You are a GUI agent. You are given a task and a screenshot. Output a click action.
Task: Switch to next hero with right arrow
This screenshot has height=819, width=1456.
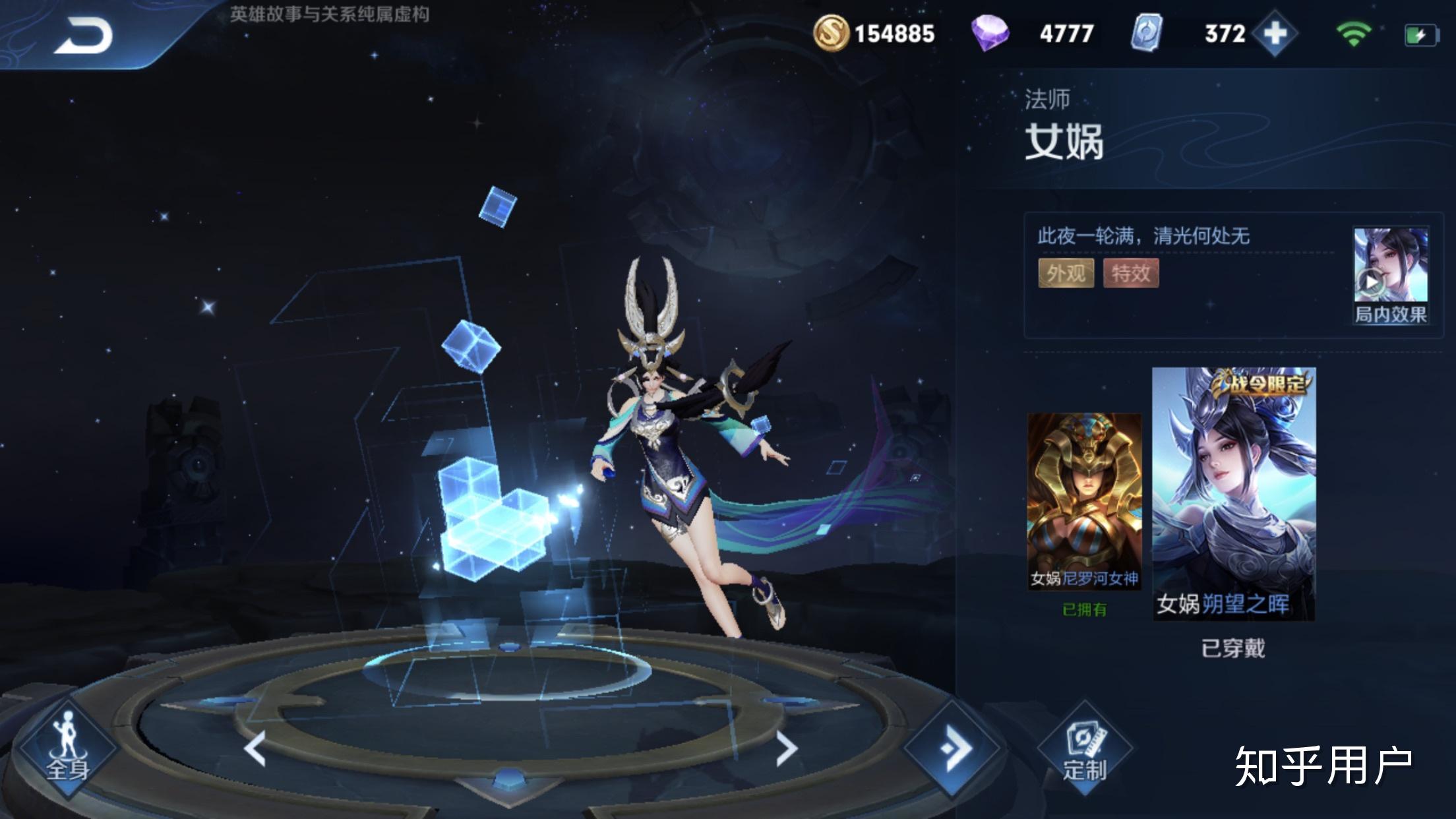coord(785,748)
